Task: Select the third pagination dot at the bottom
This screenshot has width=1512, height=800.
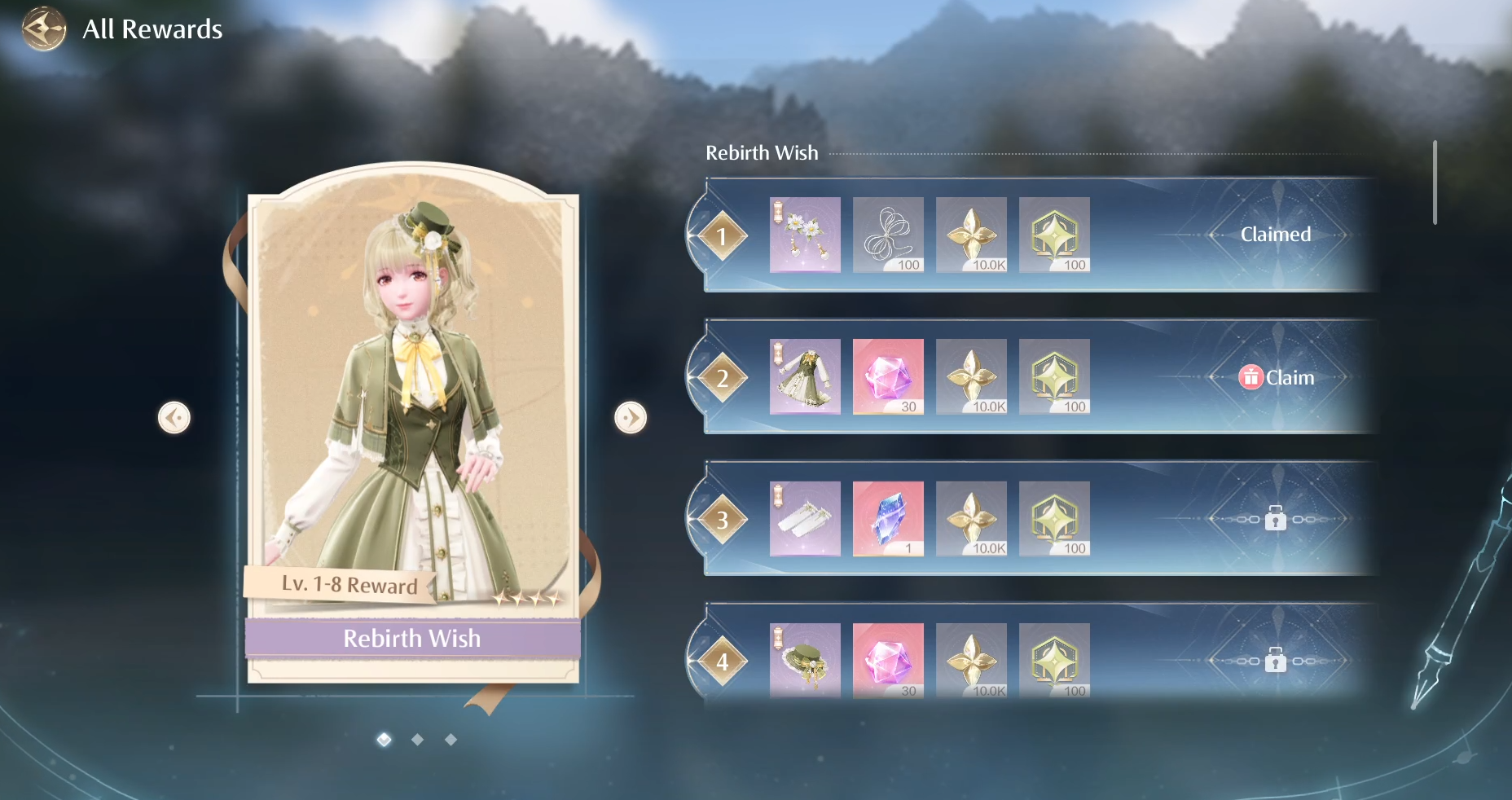Action: (450, 740)
